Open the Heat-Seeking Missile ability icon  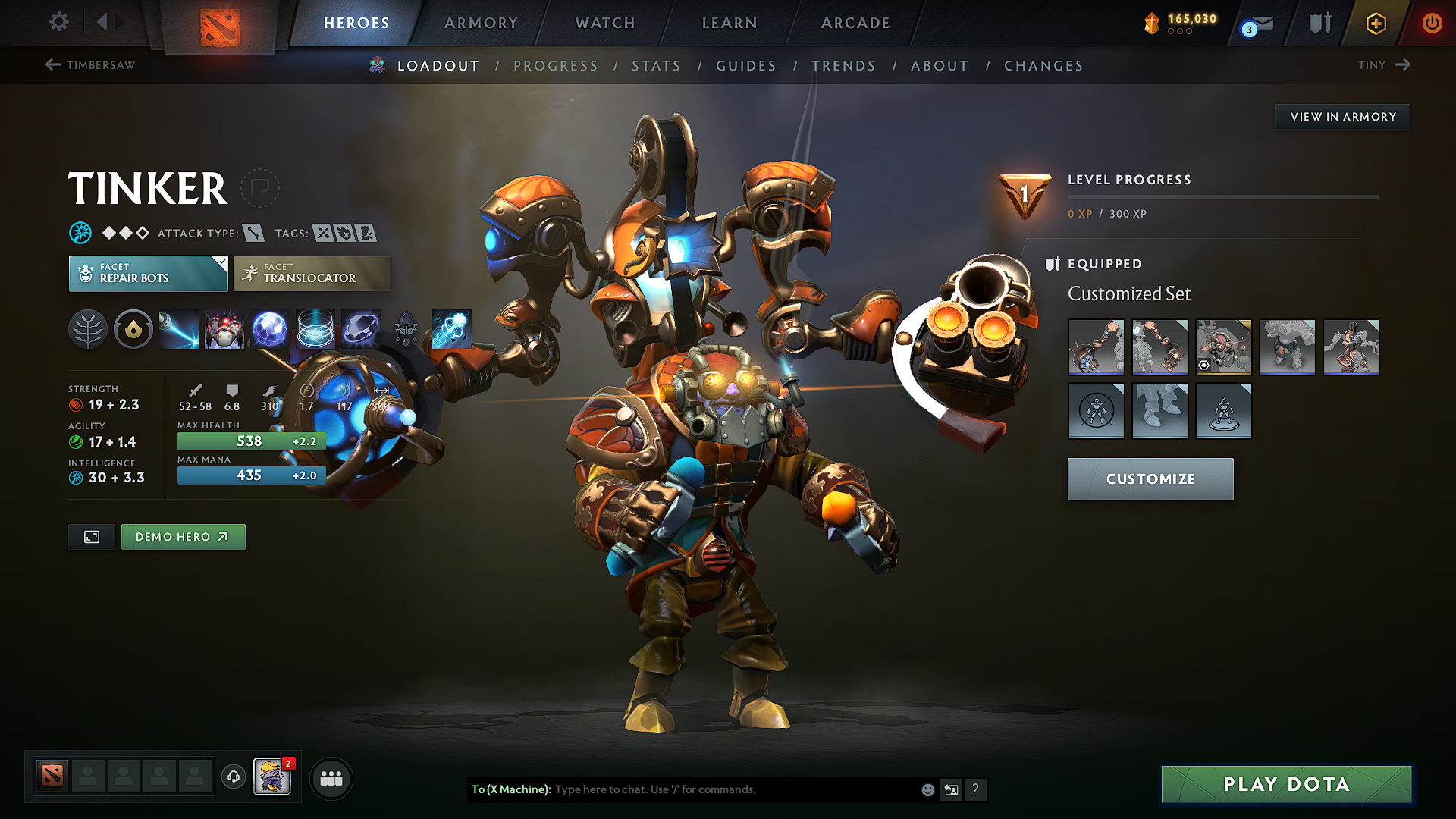tap(225, 329)
